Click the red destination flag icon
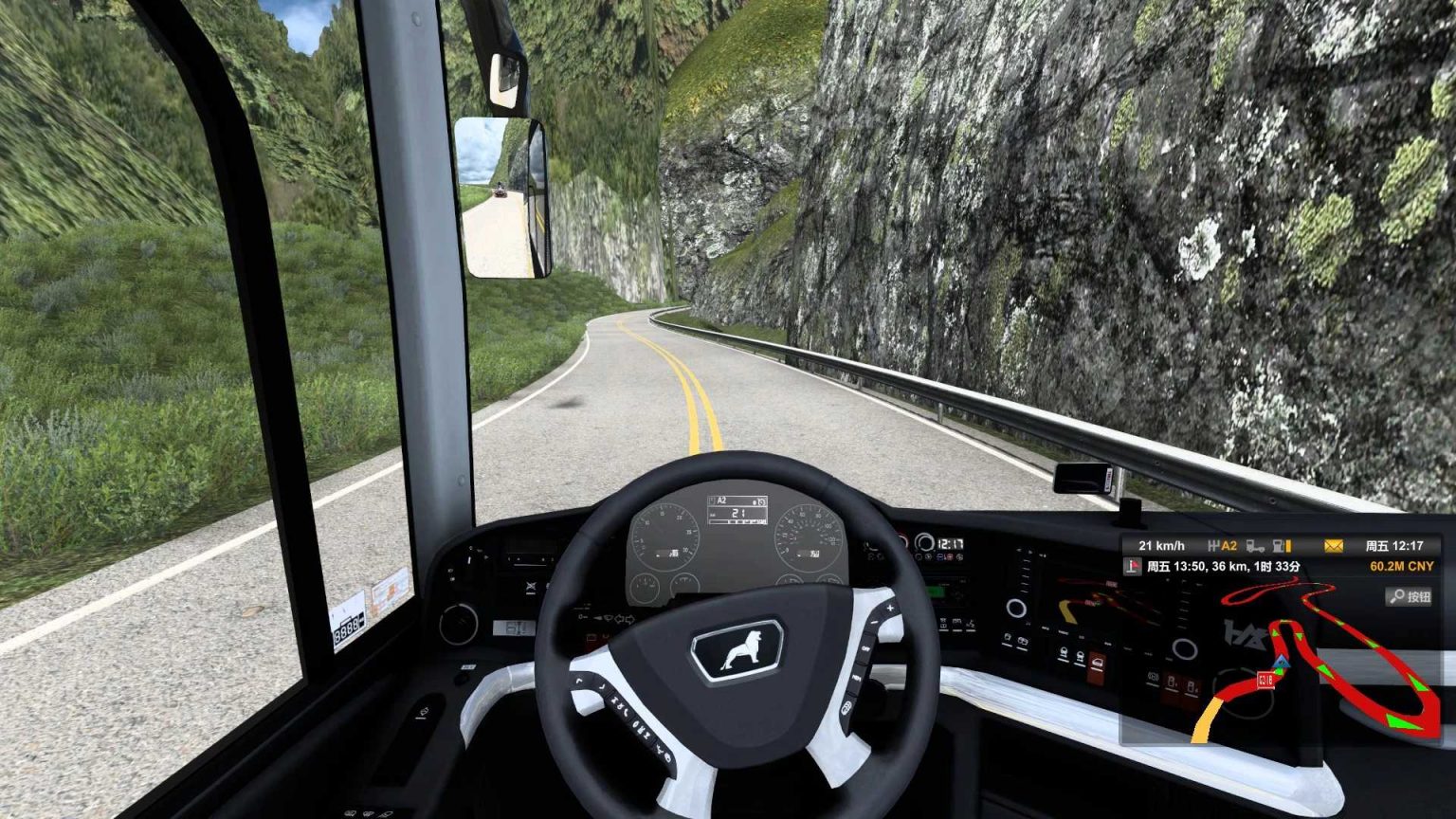This screenshot has width=1456, height=819. (x=1131, y=567)
